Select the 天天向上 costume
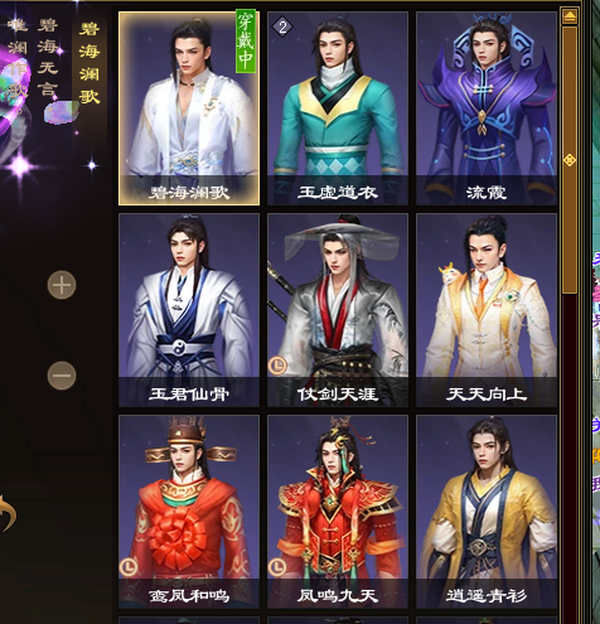 (486, 309)
